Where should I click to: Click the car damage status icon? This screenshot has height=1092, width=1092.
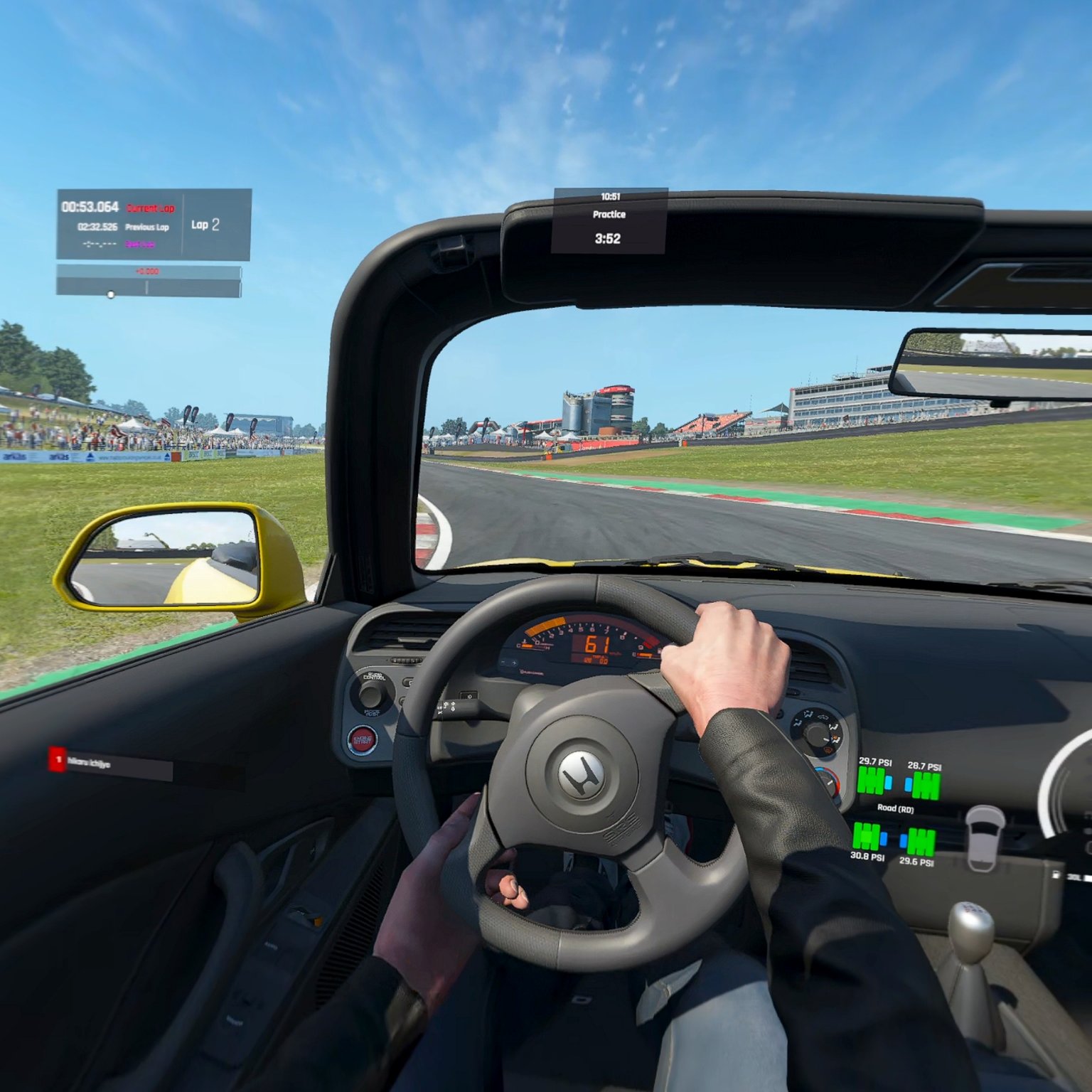[985, 837]
